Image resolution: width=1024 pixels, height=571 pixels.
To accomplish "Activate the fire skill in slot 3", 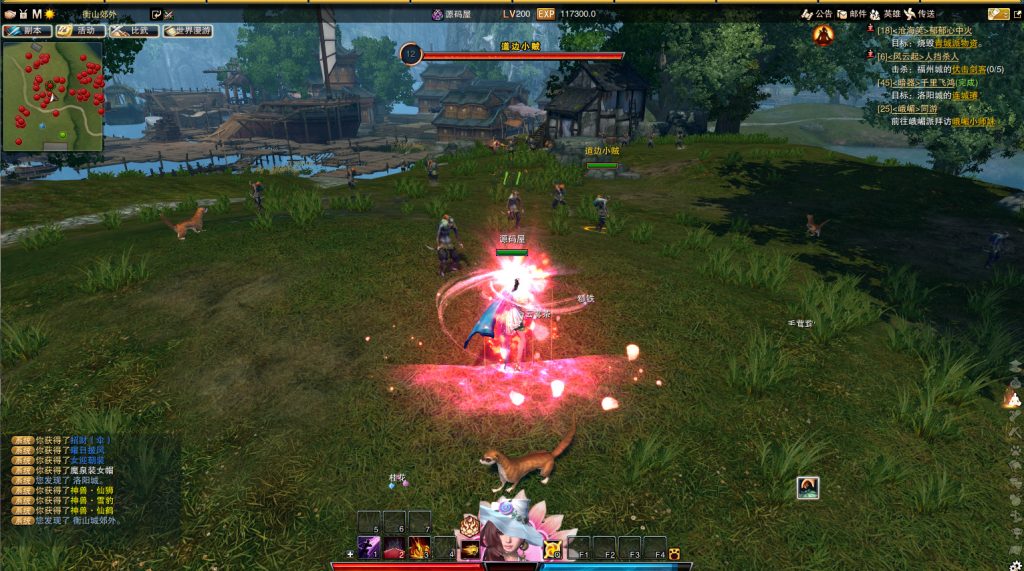I will [x=419, y=547].
